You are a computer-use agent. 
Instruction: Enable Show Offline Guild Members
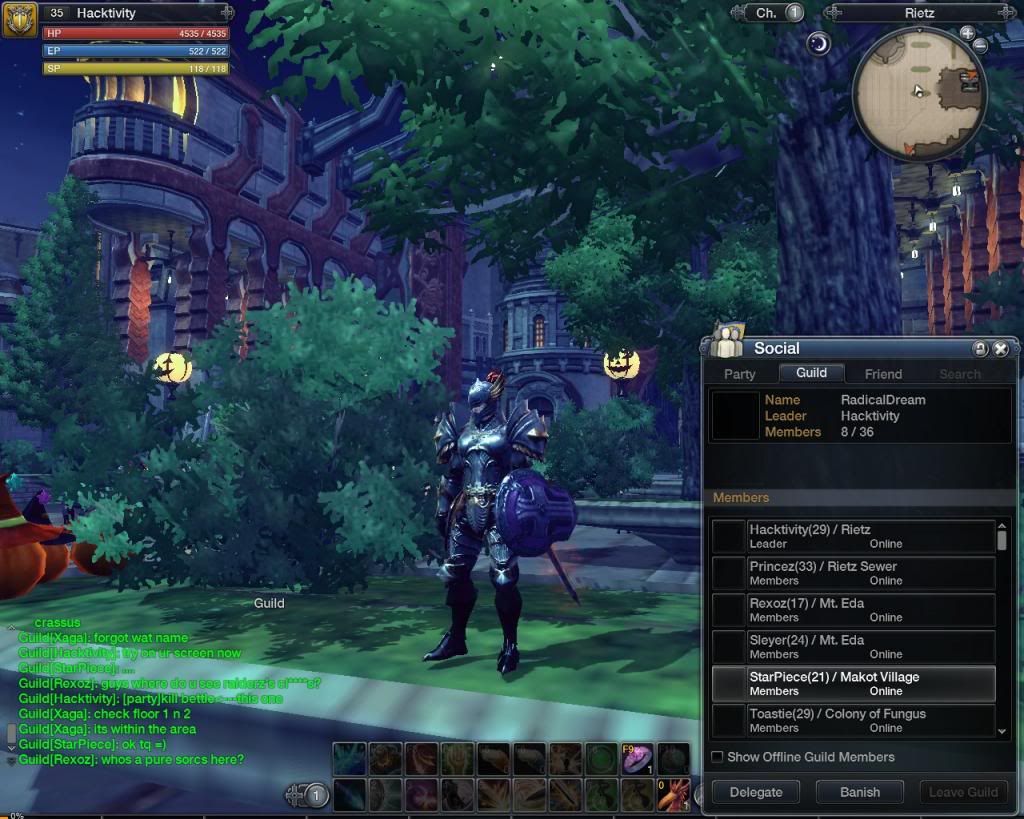click(x=717, y=757)
